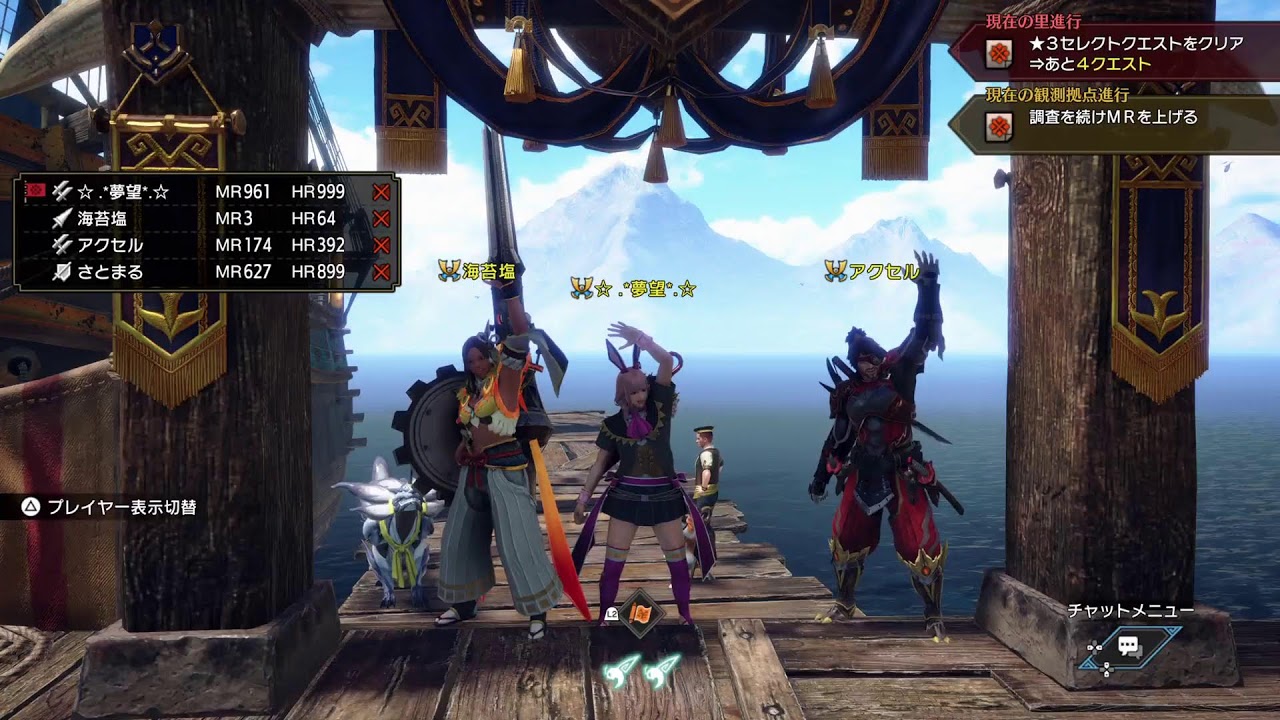The image size is (1280, 720).
Task: Toggle プレイヤー表示切替 player display
Action: 110,507
